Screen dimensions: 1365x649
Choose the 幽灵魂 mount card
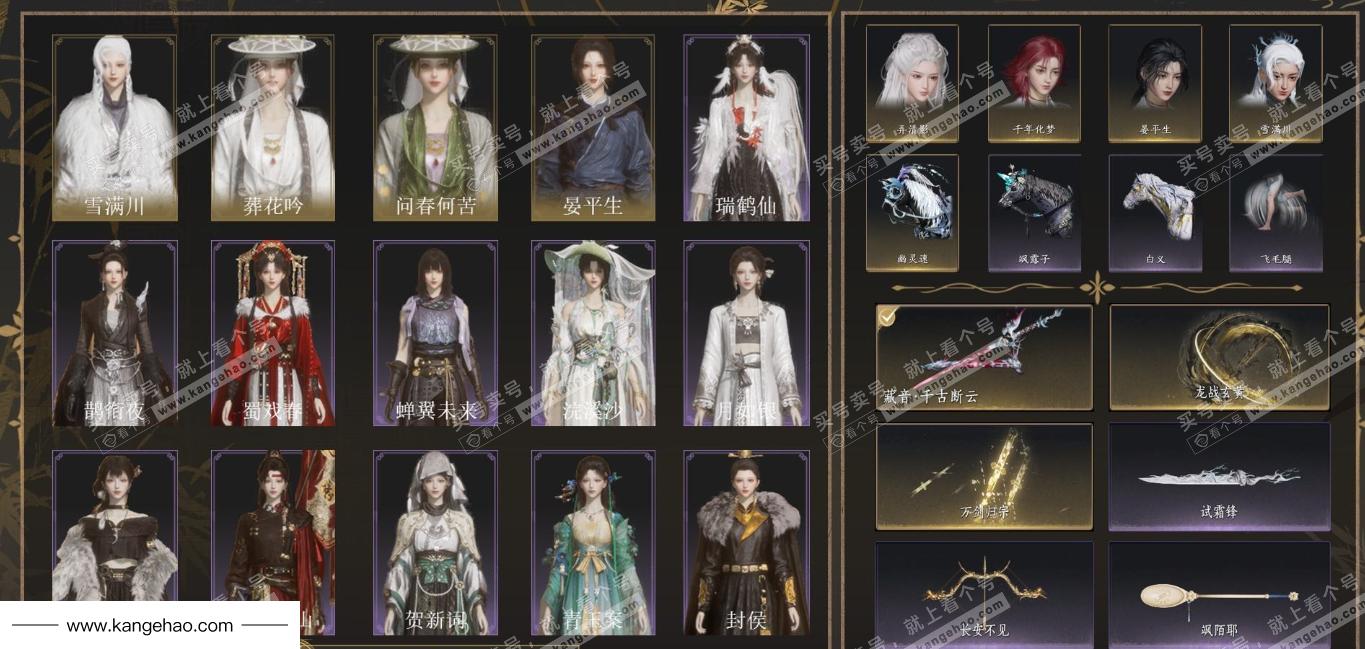coord(912,212)
